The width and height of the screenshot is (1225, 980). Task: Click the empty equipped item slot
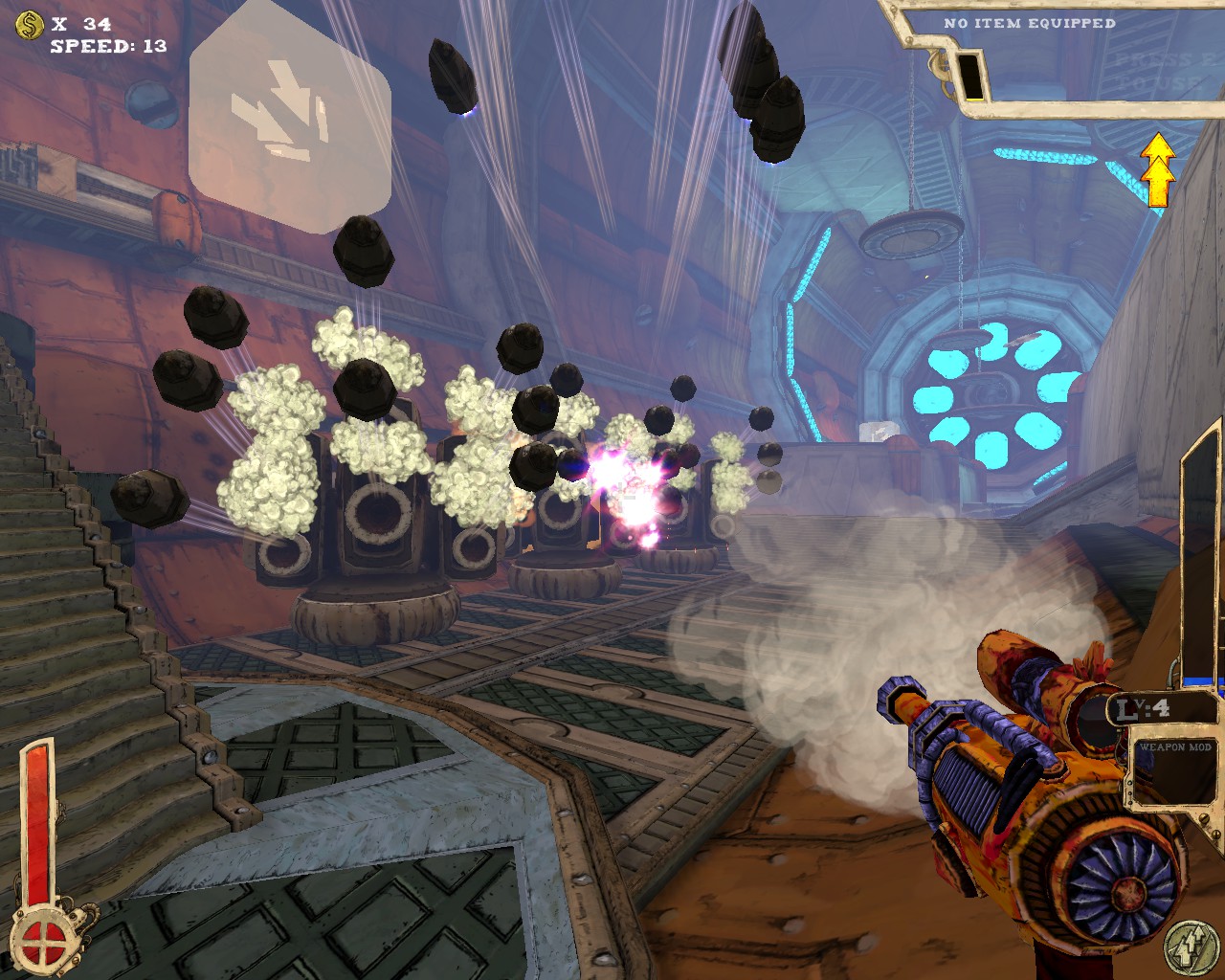tap(971, 76)
